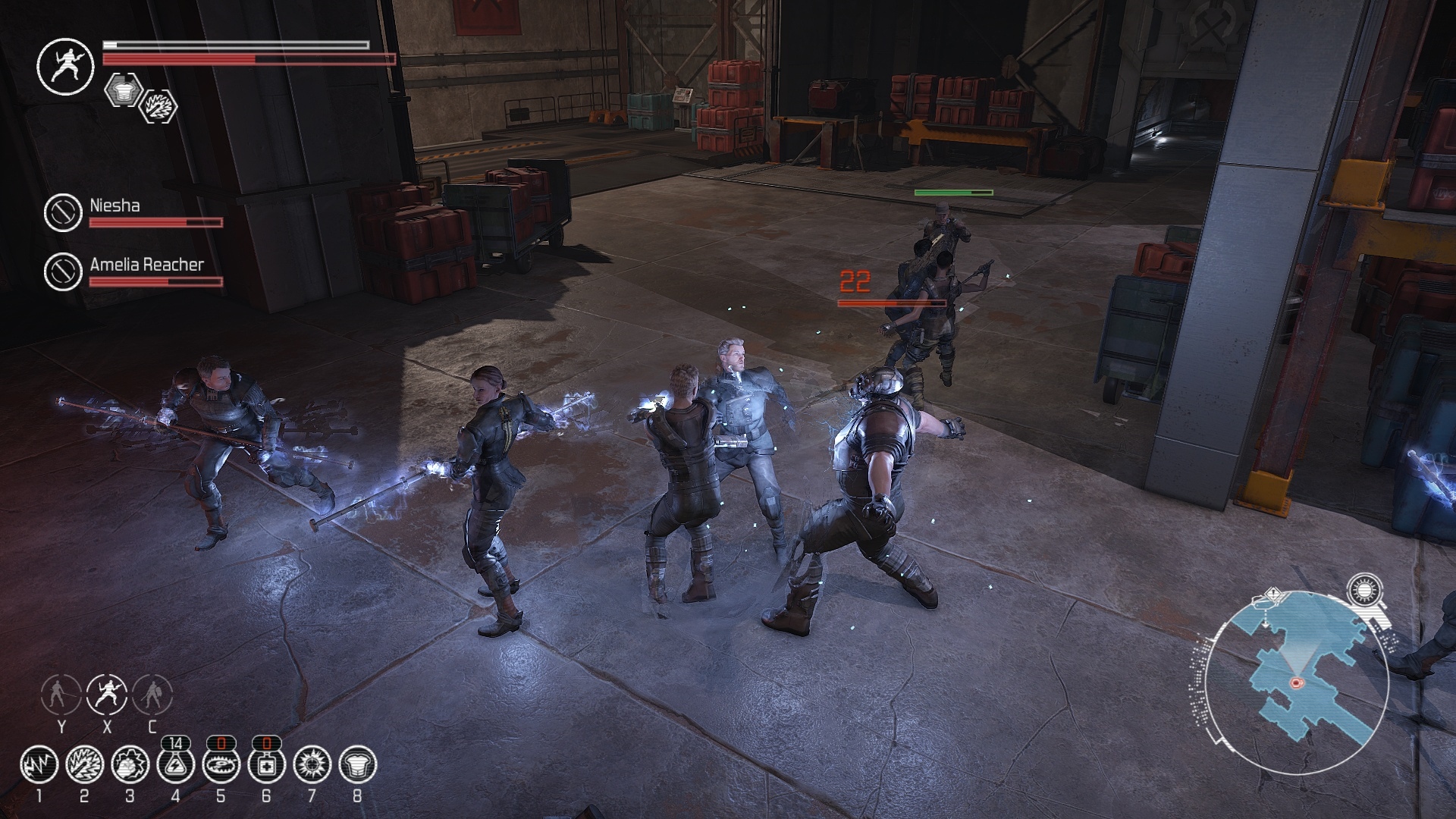The image size is (1456, 819).
Task: Switch to the staff fighting stance
Action: (61, 694)
